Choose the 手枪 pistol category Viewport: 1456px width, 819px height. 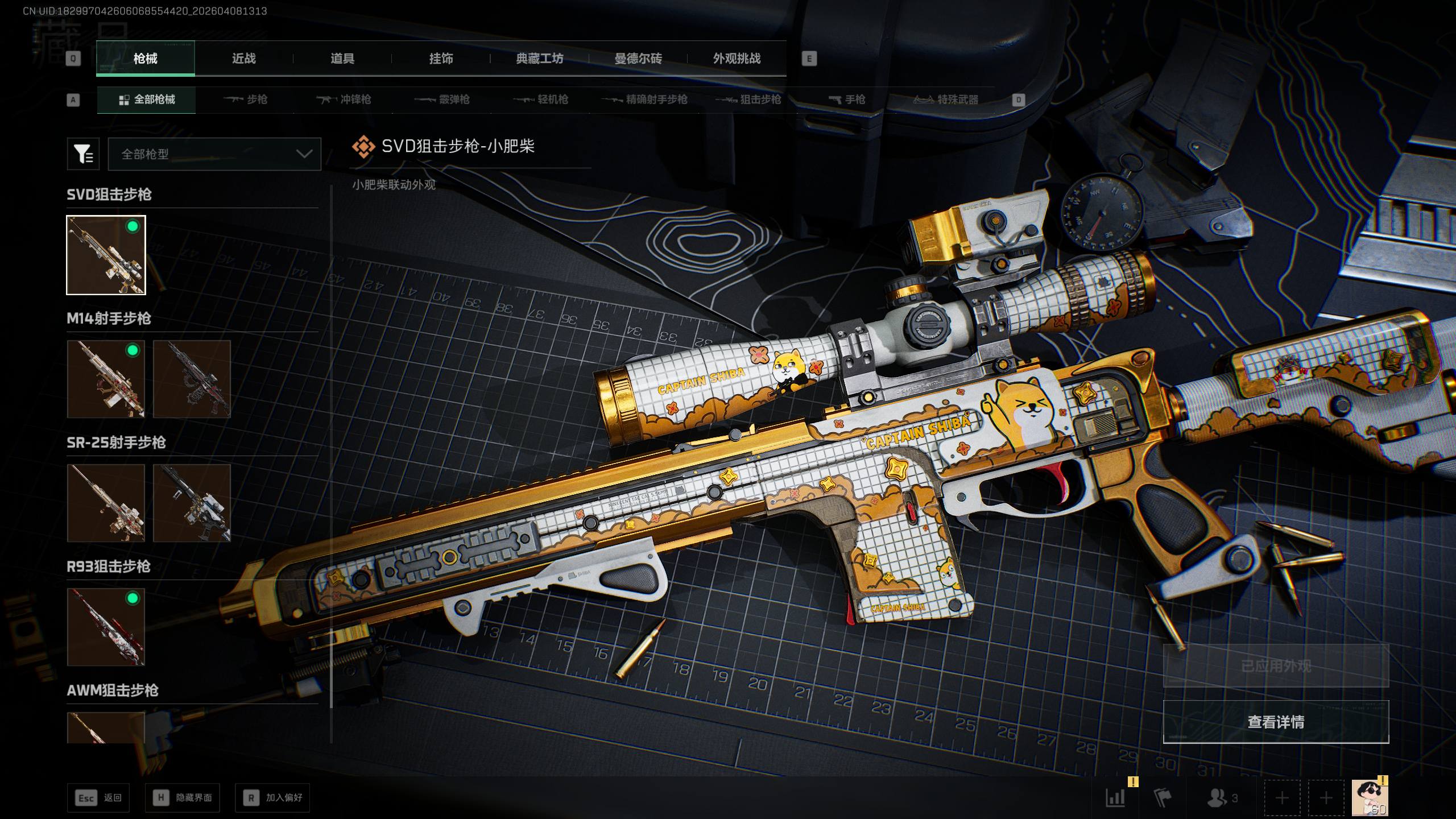(x=847, y=100)
